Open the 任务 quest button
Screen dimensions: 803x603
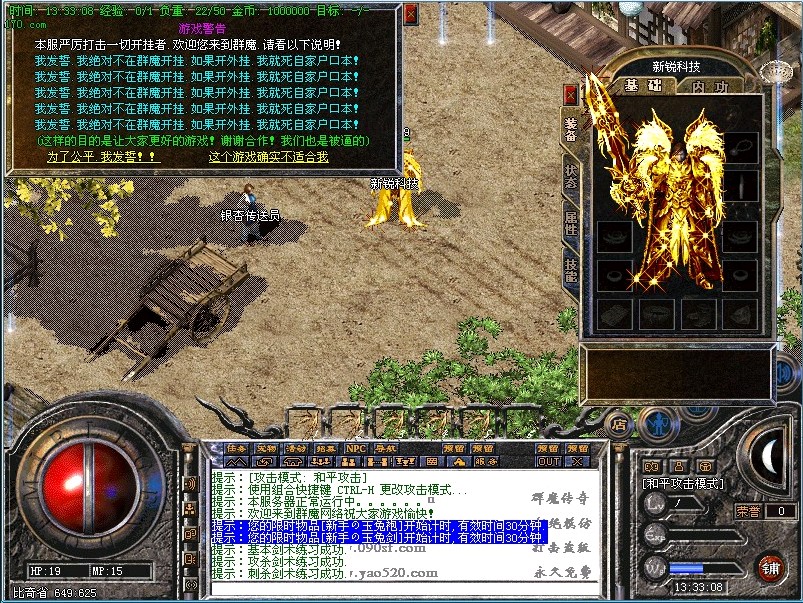236,449
